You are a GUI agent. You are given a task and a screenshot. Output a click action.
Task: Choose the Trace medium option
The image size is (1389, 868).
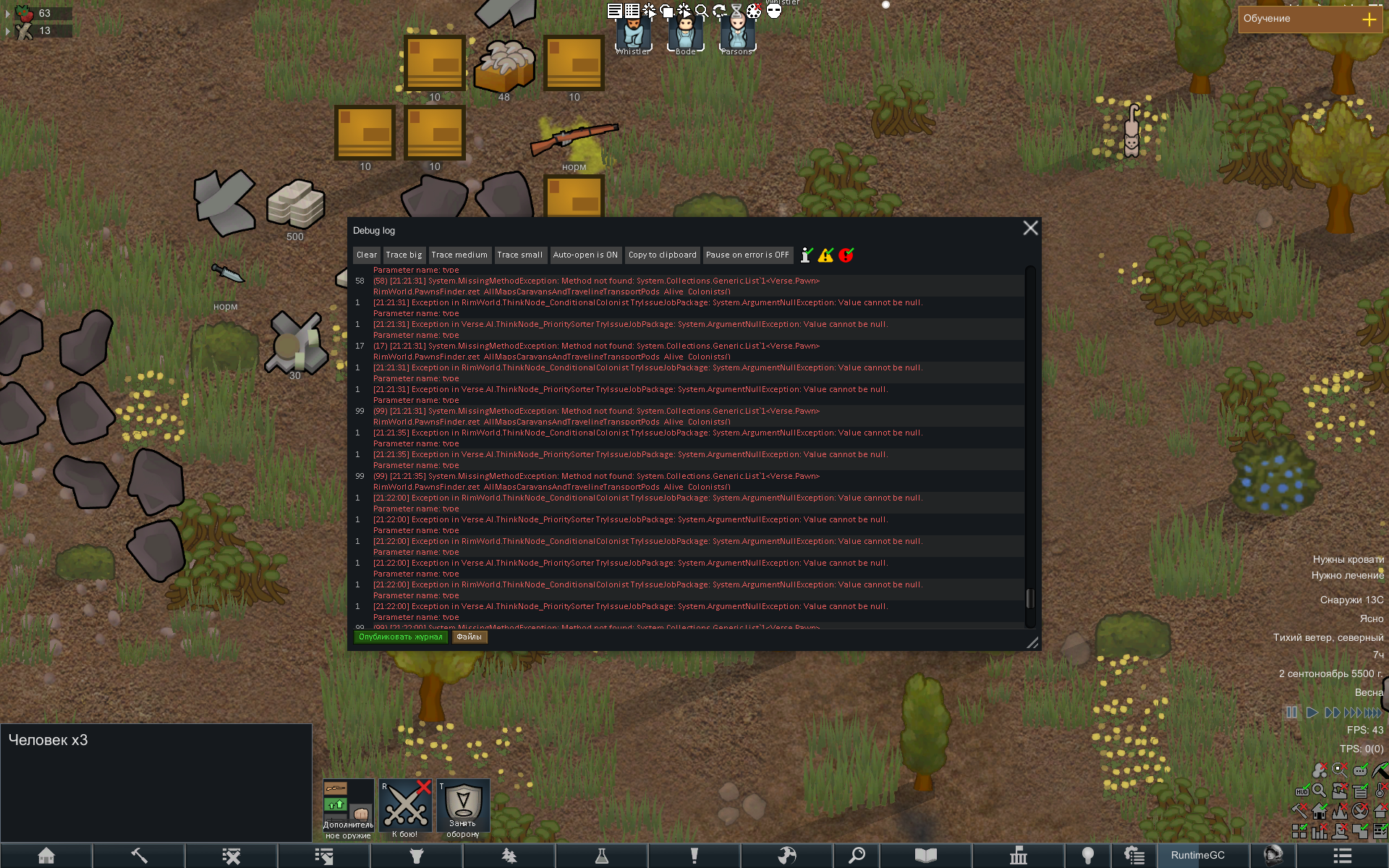click(x=459, y=255)
